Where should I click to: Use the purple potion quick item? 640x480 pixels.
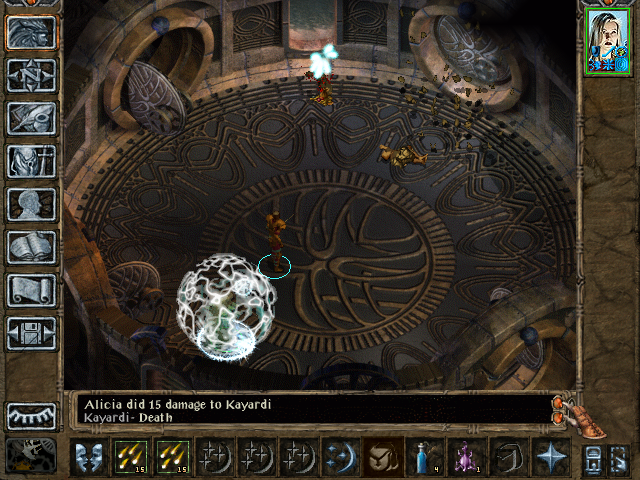click(466, 458)
